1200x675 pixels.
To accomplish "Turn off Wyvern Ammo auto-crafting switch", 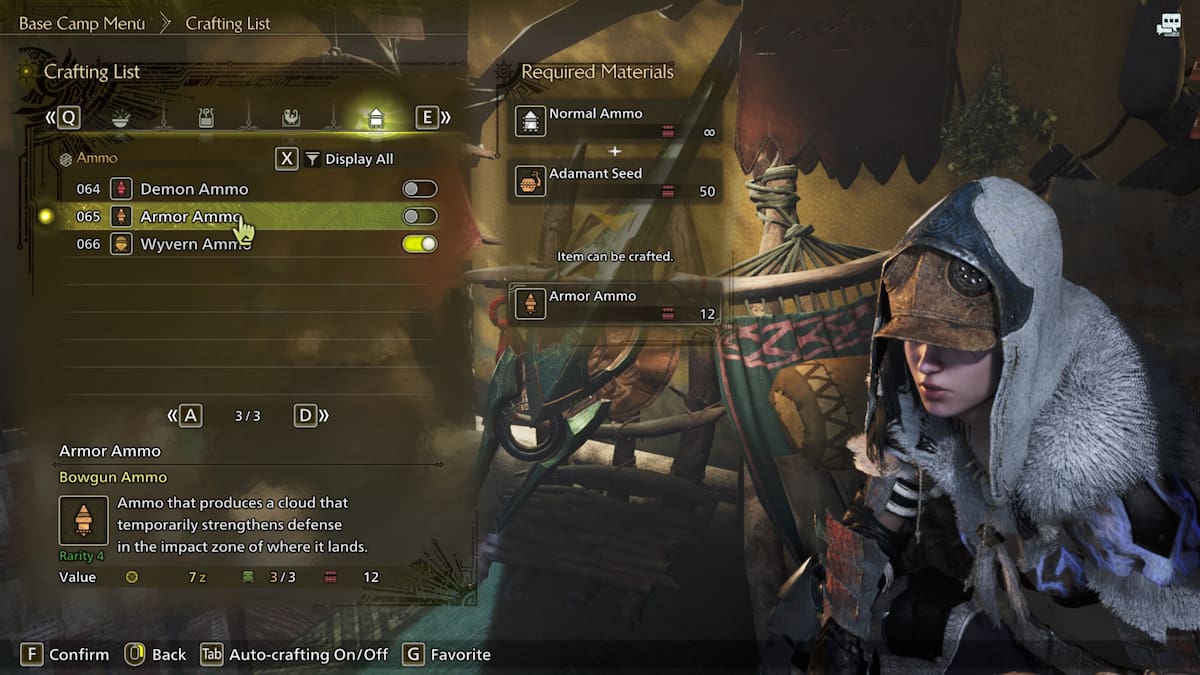I will coord(419,244).
